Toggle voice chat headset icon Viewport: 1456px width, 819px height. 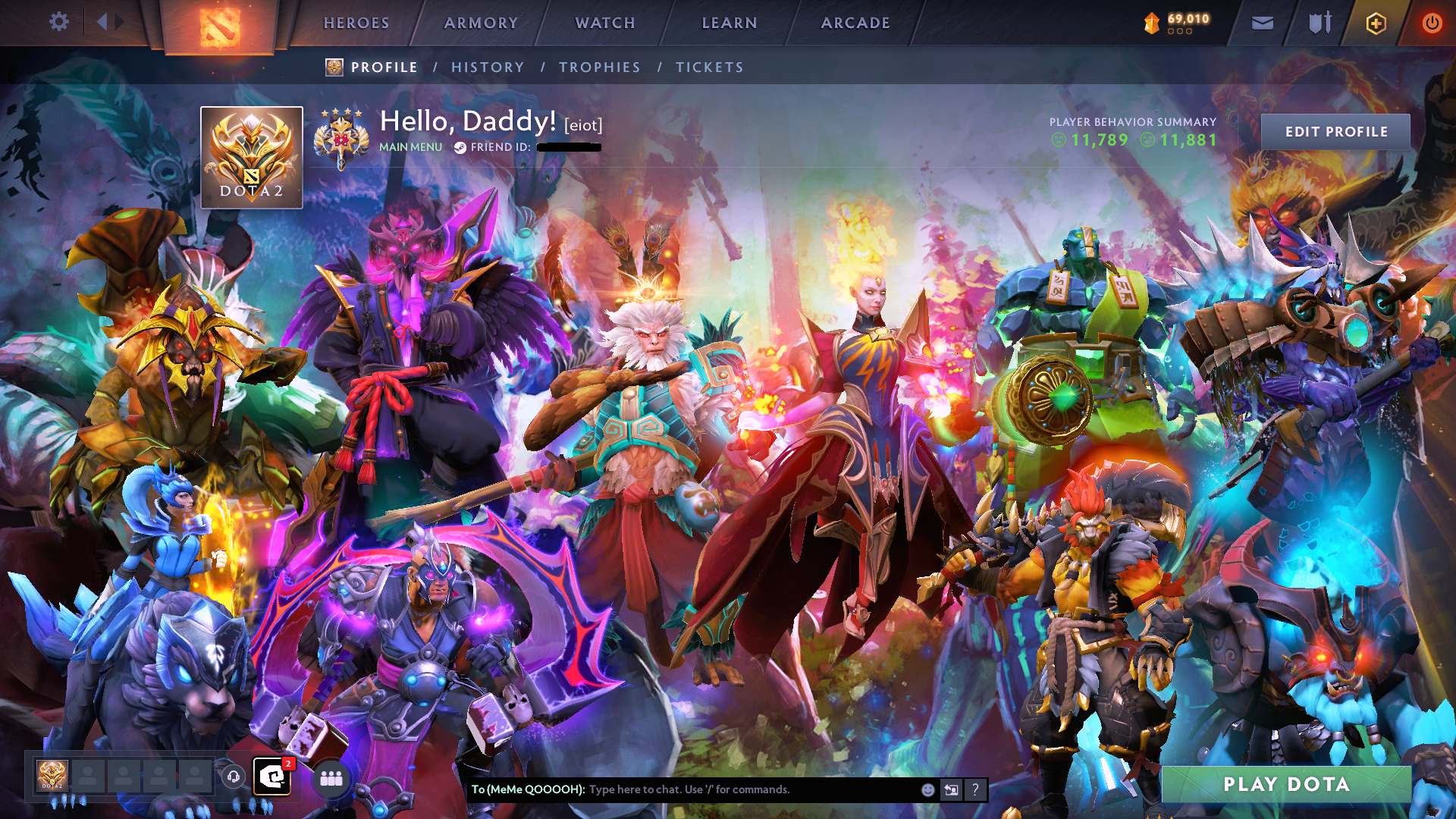pos(235,778)
